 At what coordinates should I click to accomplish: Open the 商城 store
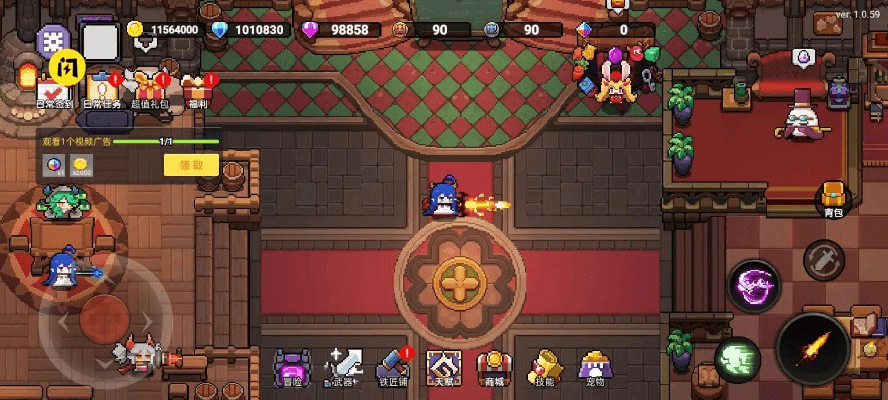[x=491, y=367]
